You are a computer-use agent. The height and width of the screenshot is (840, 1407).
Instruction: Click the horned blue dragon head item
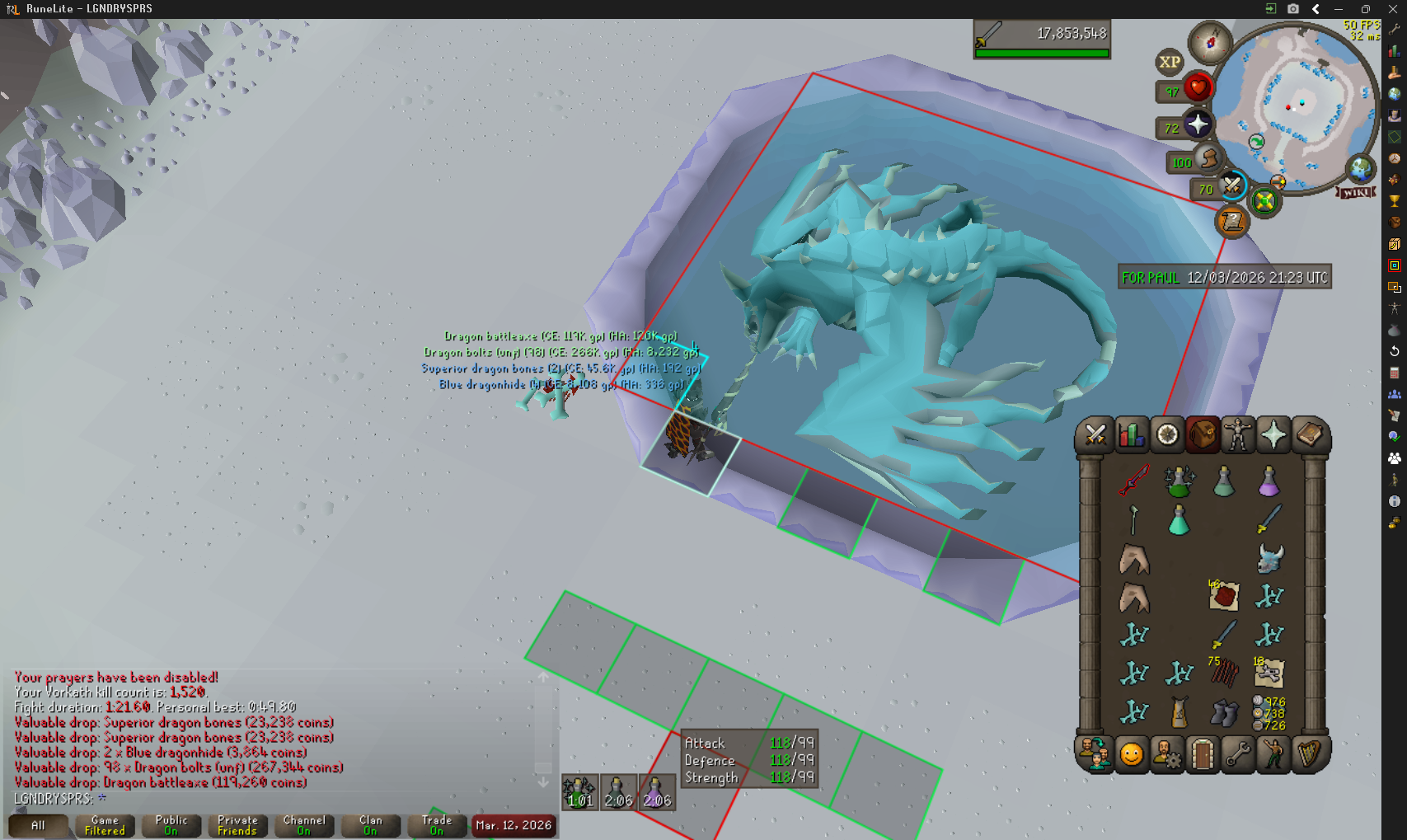coord(1269,558)
